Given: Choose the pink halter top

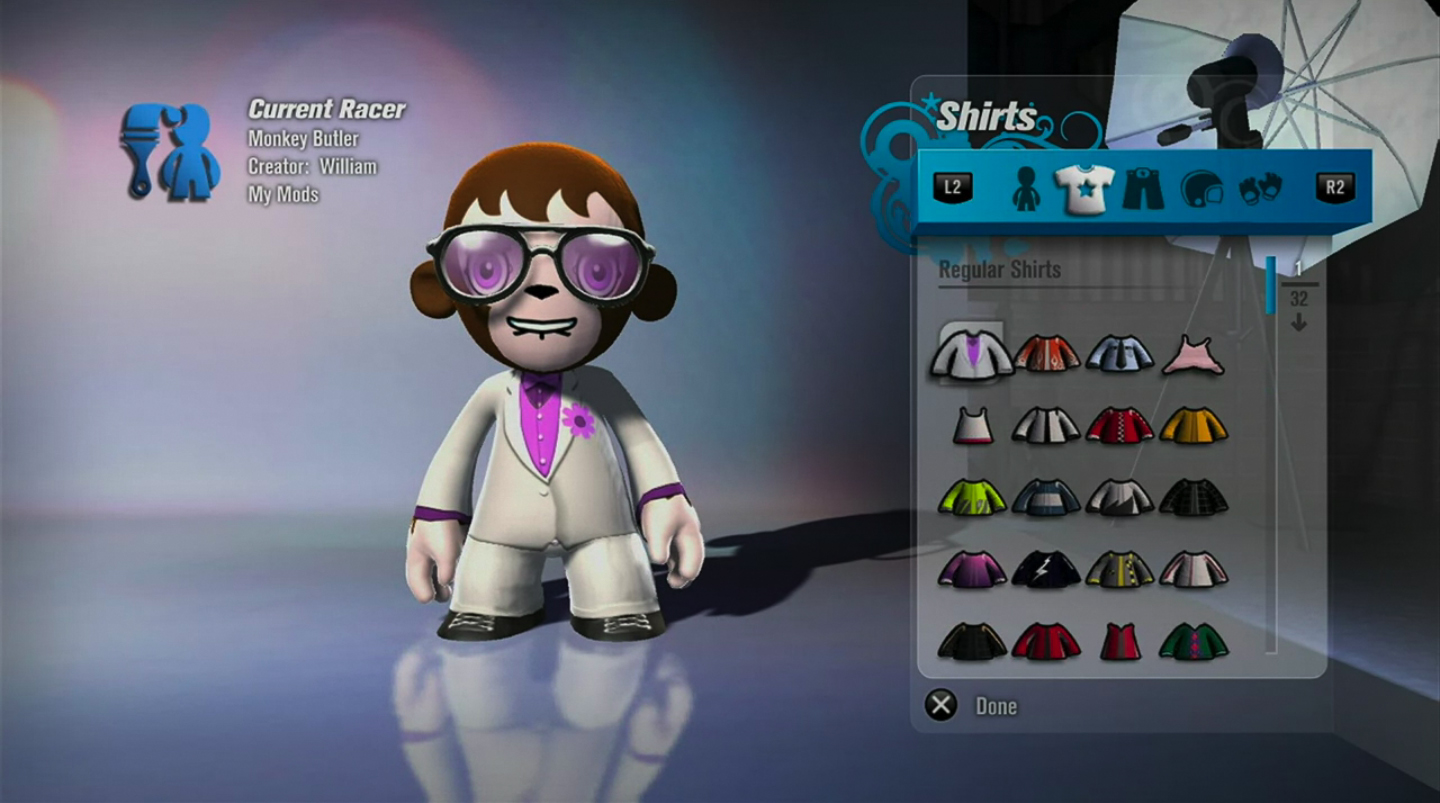Looking at the screenshot, I should click(1193, 356).
